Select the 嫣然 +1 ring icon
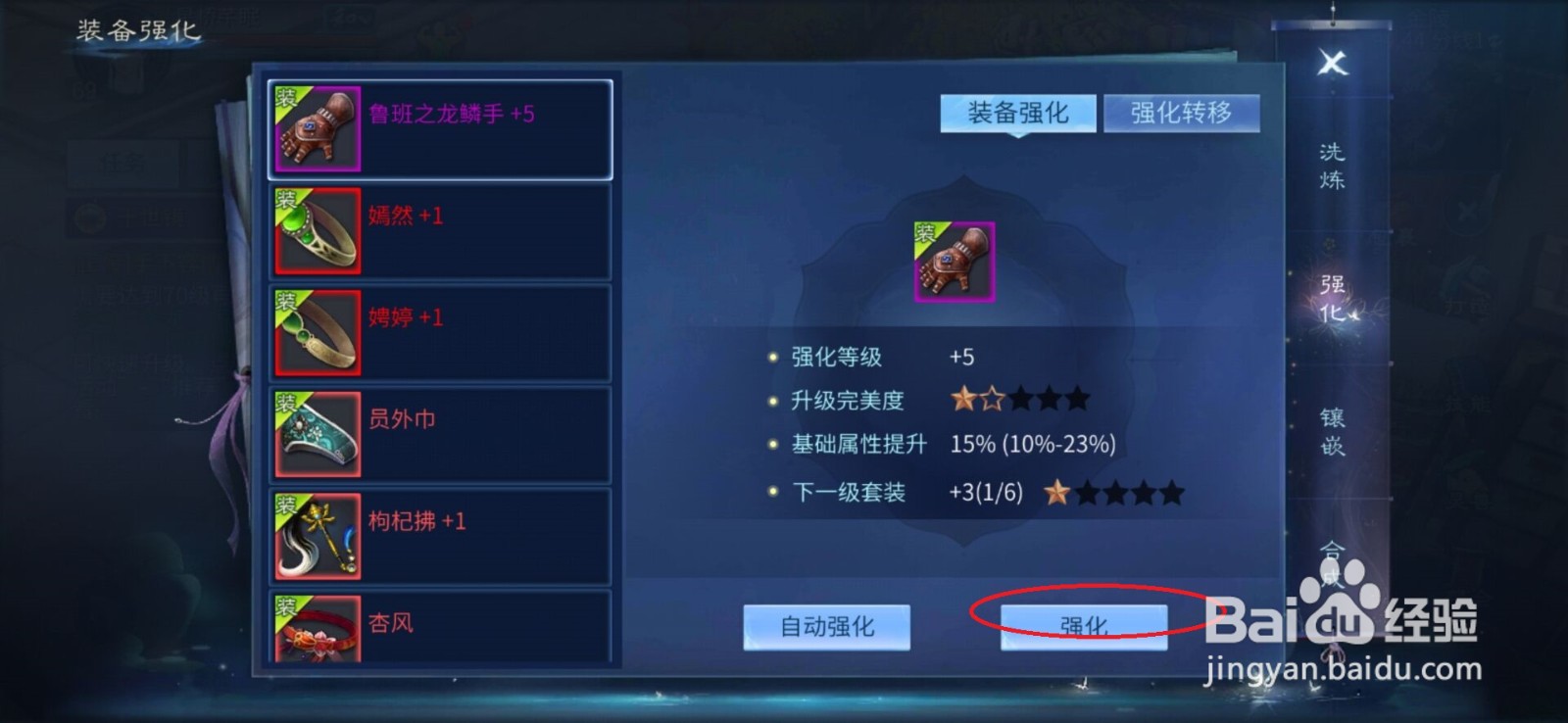The height and width of the screenshot is (723, 1568). [318, 231]
